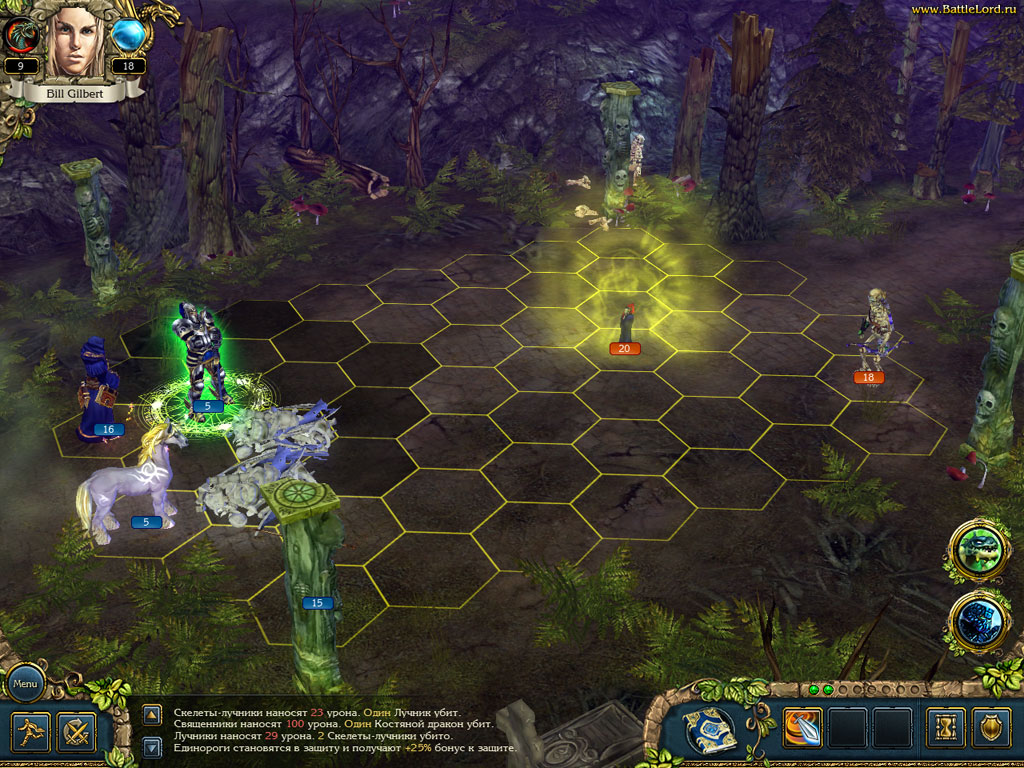The image size is (1024, 768).
Task: Summon the blue stone rage spirit
Action: click(976, 619)
